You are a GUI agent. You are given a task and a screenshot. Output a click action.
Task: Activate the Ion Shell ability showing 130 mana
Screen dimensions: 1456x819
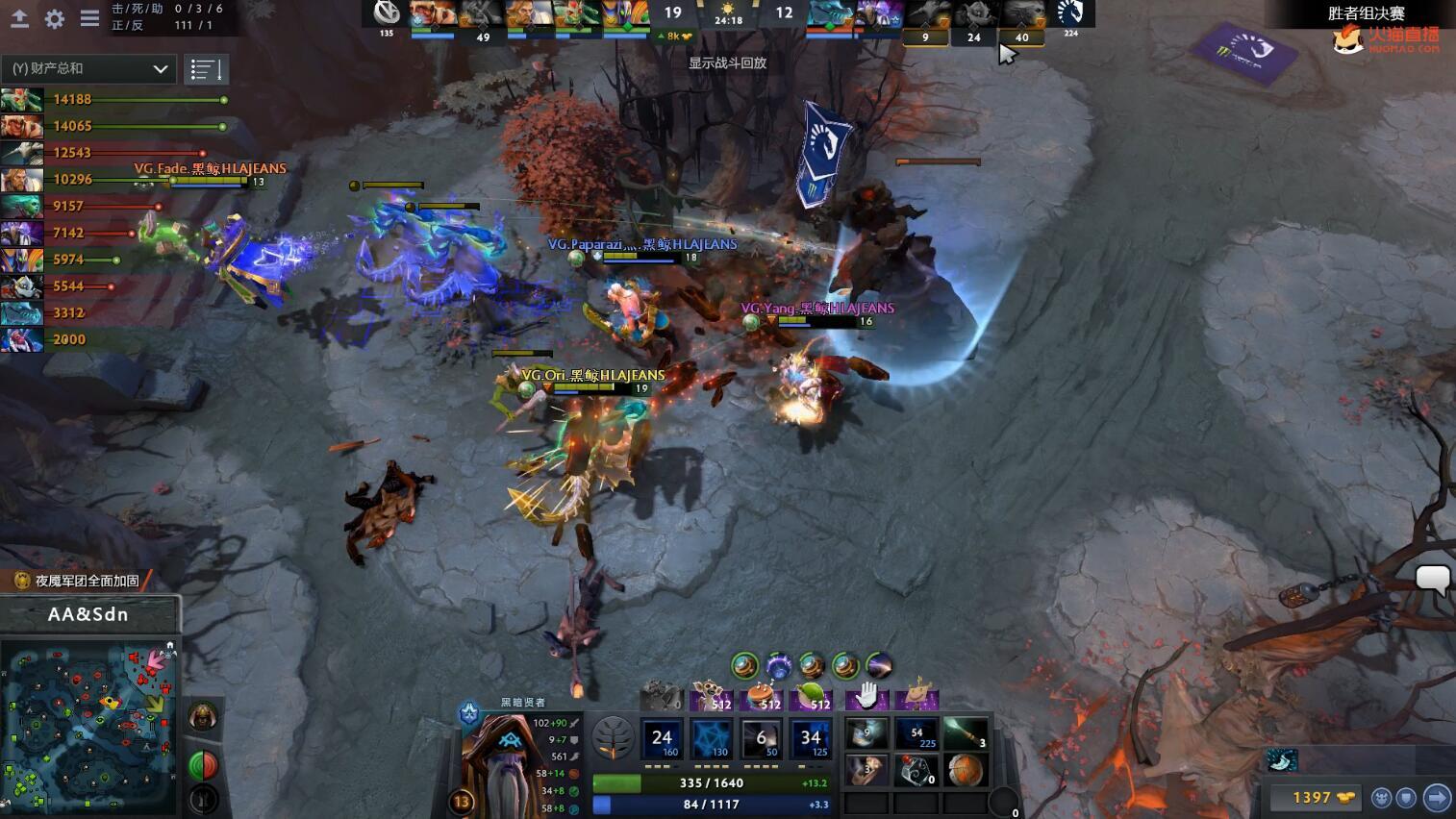pos(712,739)
